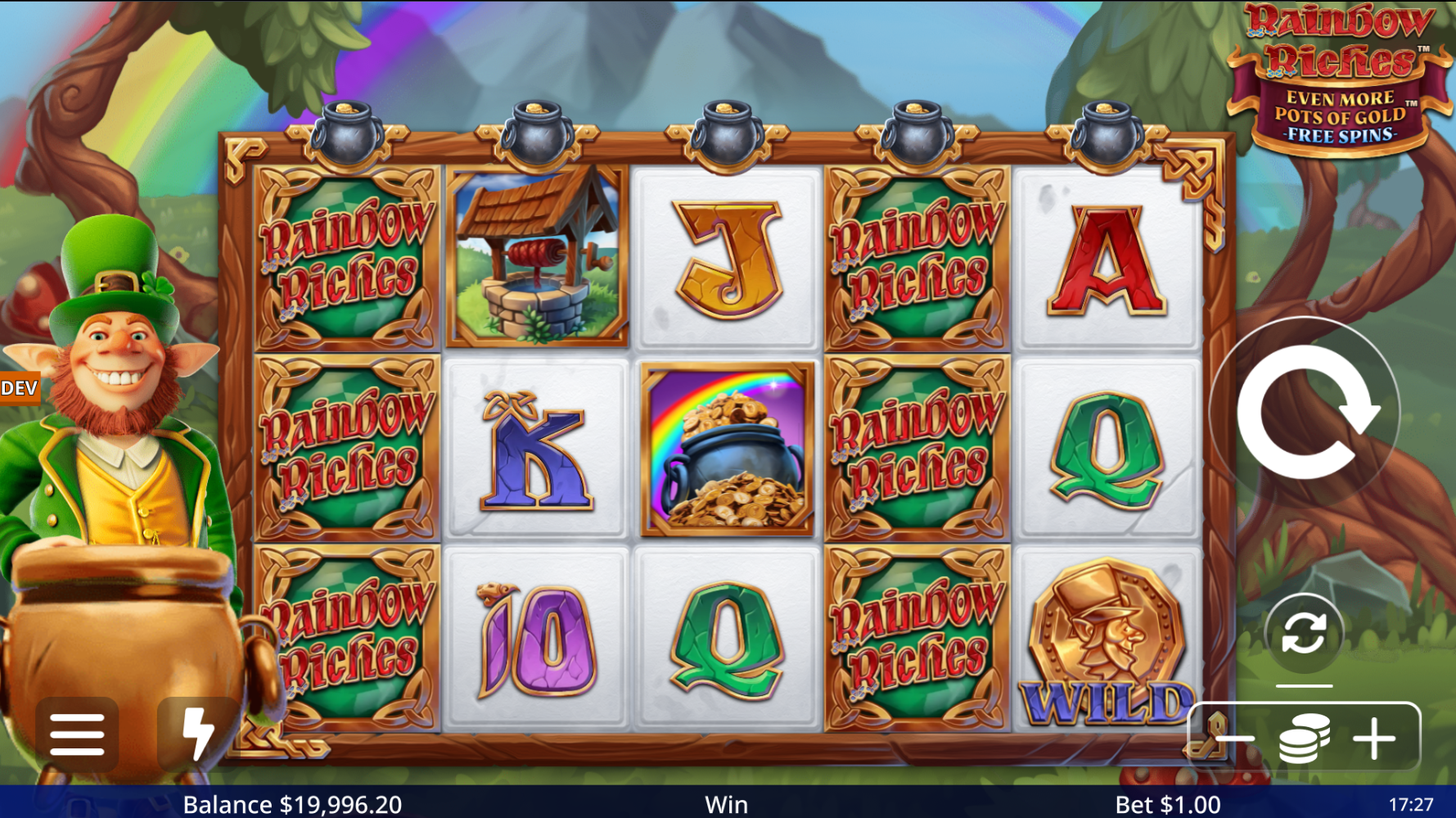1456x818 pixels.
Task: Toggle the lightning bolt turbo mode
Action: (x=197, y=733)
